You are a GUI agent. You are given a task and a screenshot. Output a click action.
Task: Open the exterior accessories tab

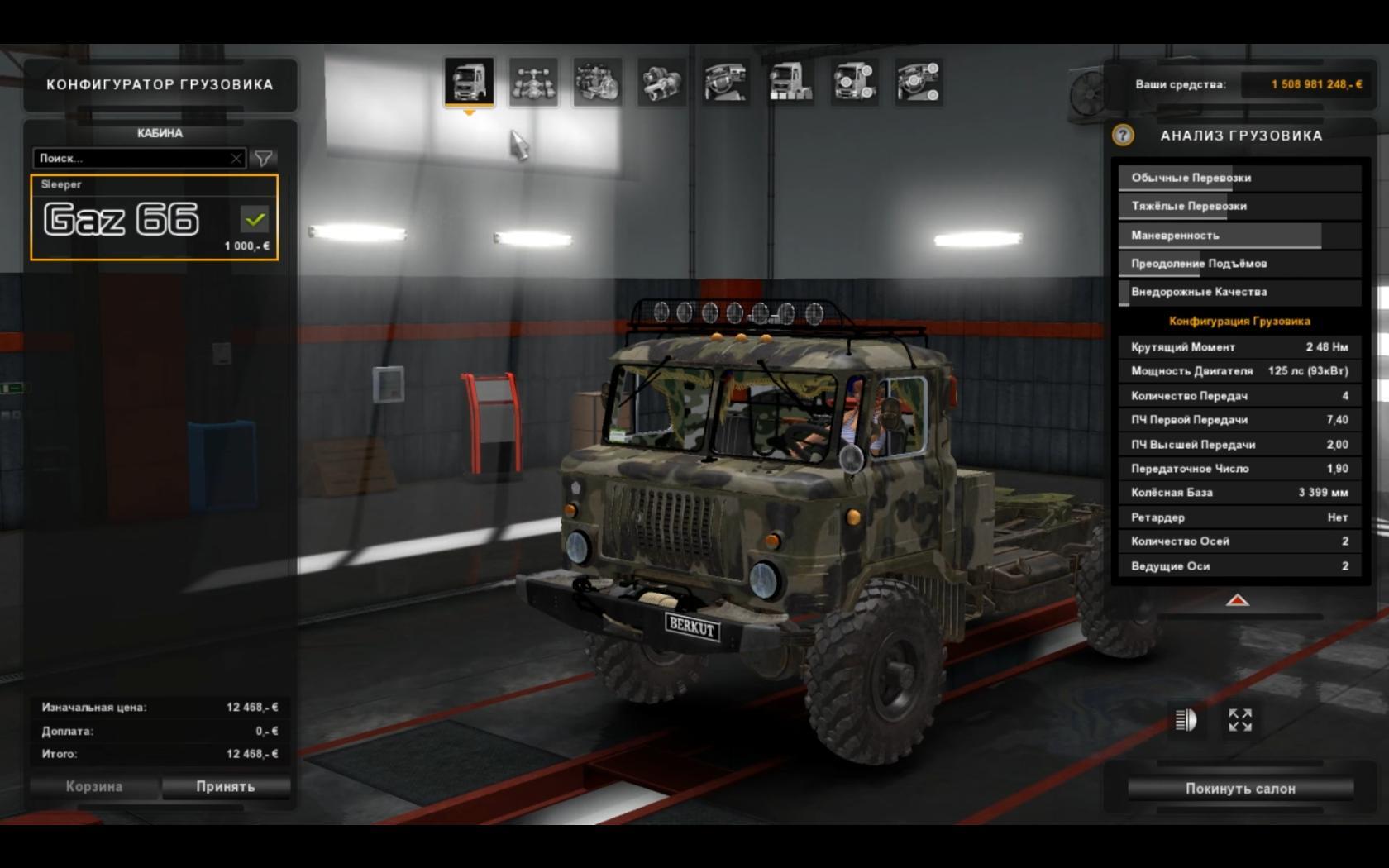pyautogui.click(x=854, y=82)
